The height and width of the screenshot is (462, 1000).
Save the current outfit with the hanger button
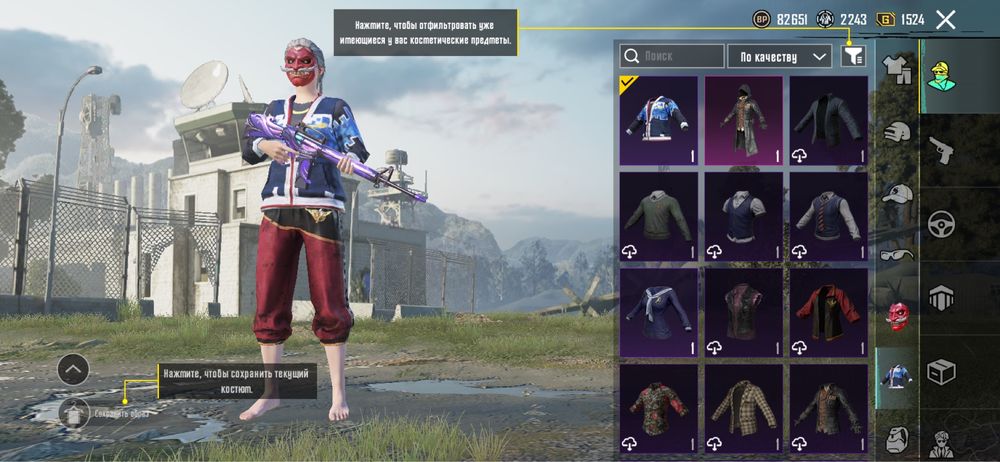click(74, 411)
